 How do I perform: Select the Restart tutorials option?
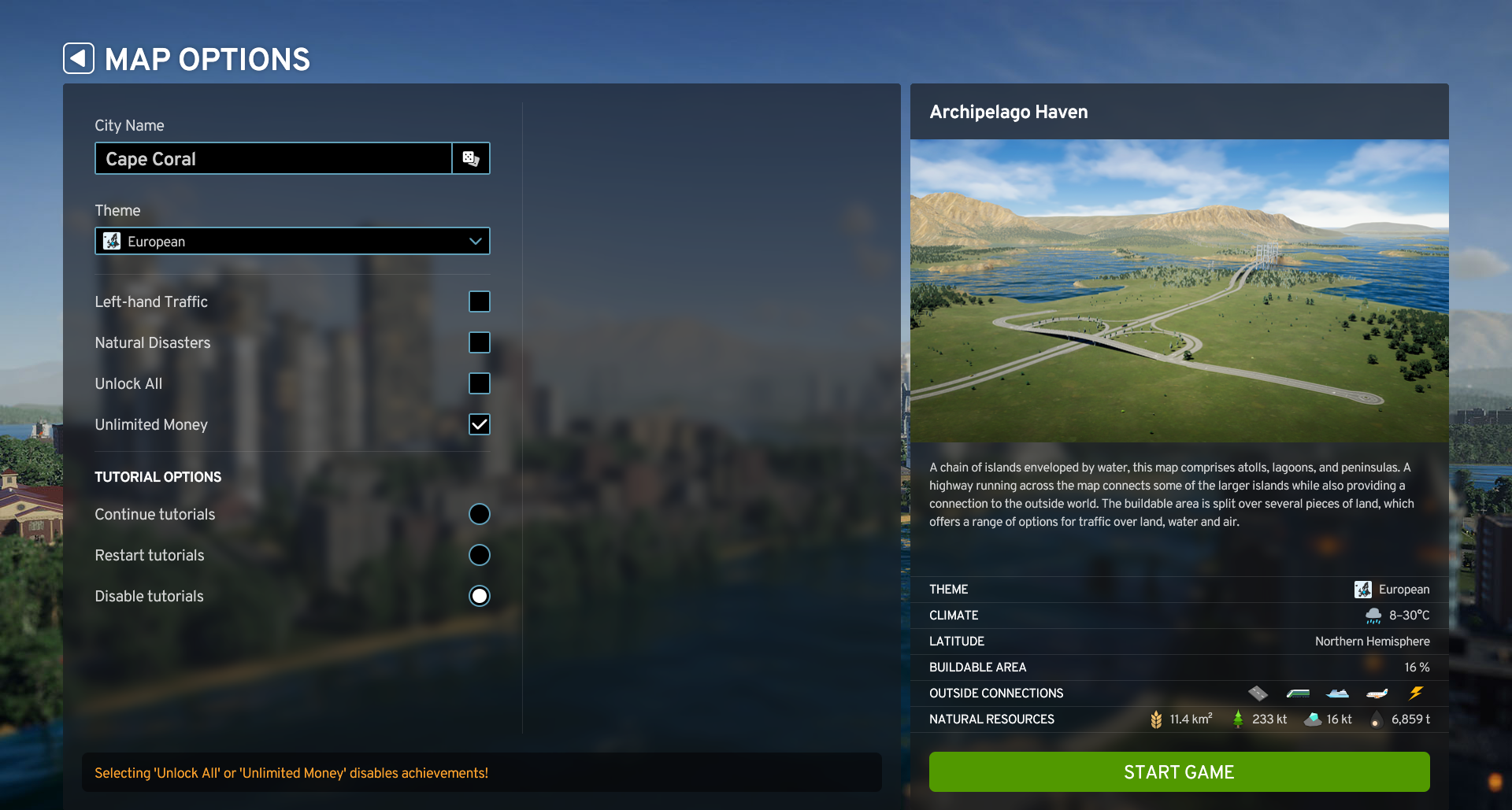coord(480,555)
